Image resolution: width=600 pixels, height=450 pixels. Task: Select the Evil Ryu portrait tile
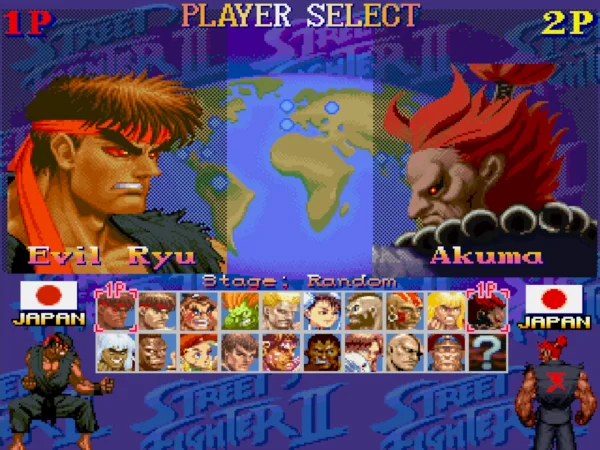point(113,310)
